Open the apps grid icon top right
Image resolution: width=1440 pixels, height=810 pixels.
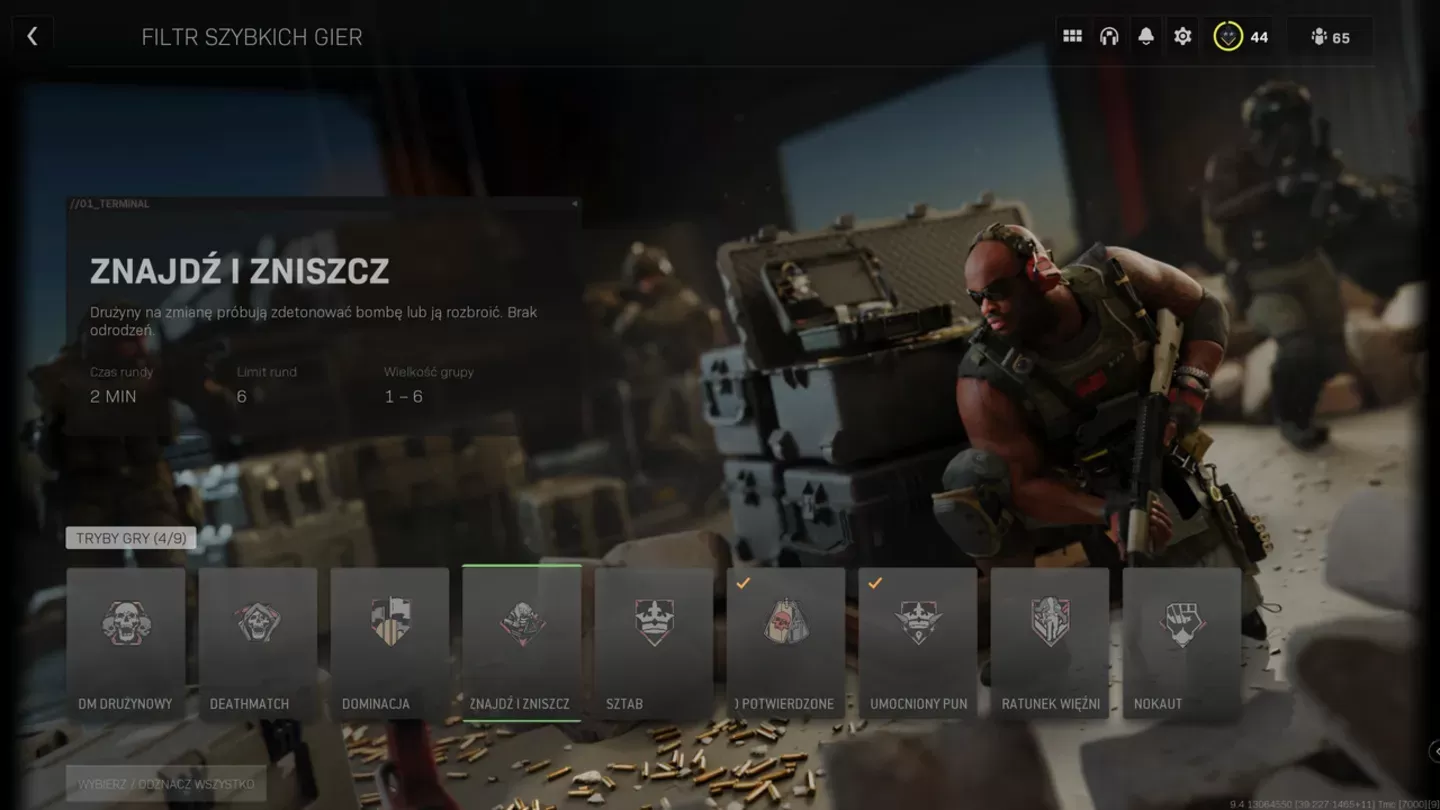(1072, 35)
